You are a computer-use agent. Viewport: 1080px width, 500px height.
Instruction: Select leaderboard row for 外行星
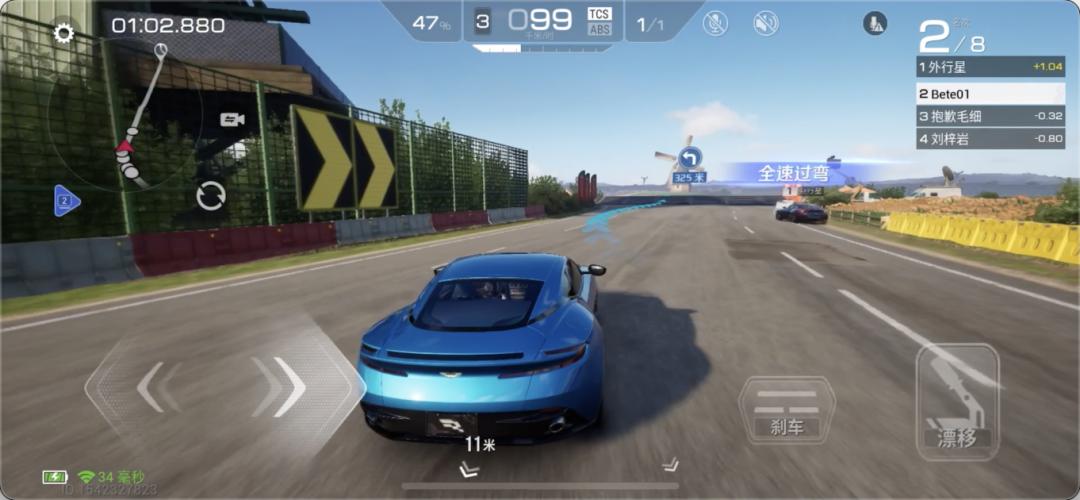(x=992, y=67)
